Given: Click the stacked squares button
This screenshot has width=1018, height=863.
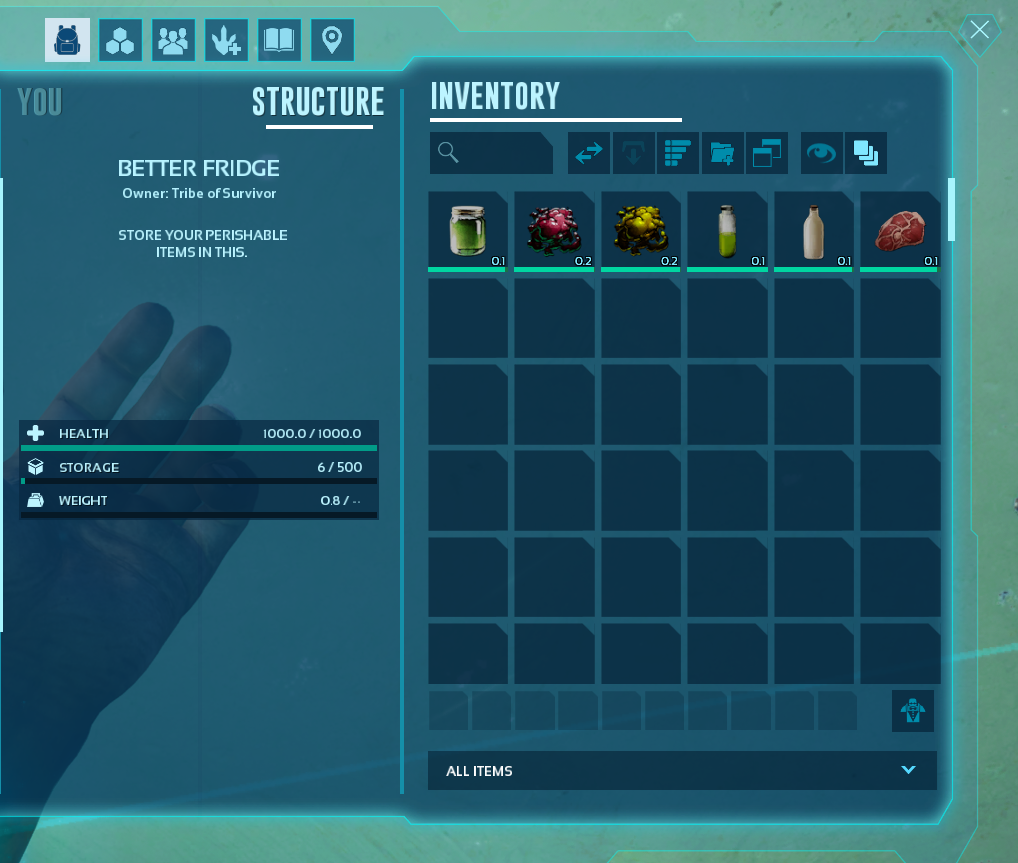Looking at the screenshot, I should pyautogui.click(x=866, y=153).
